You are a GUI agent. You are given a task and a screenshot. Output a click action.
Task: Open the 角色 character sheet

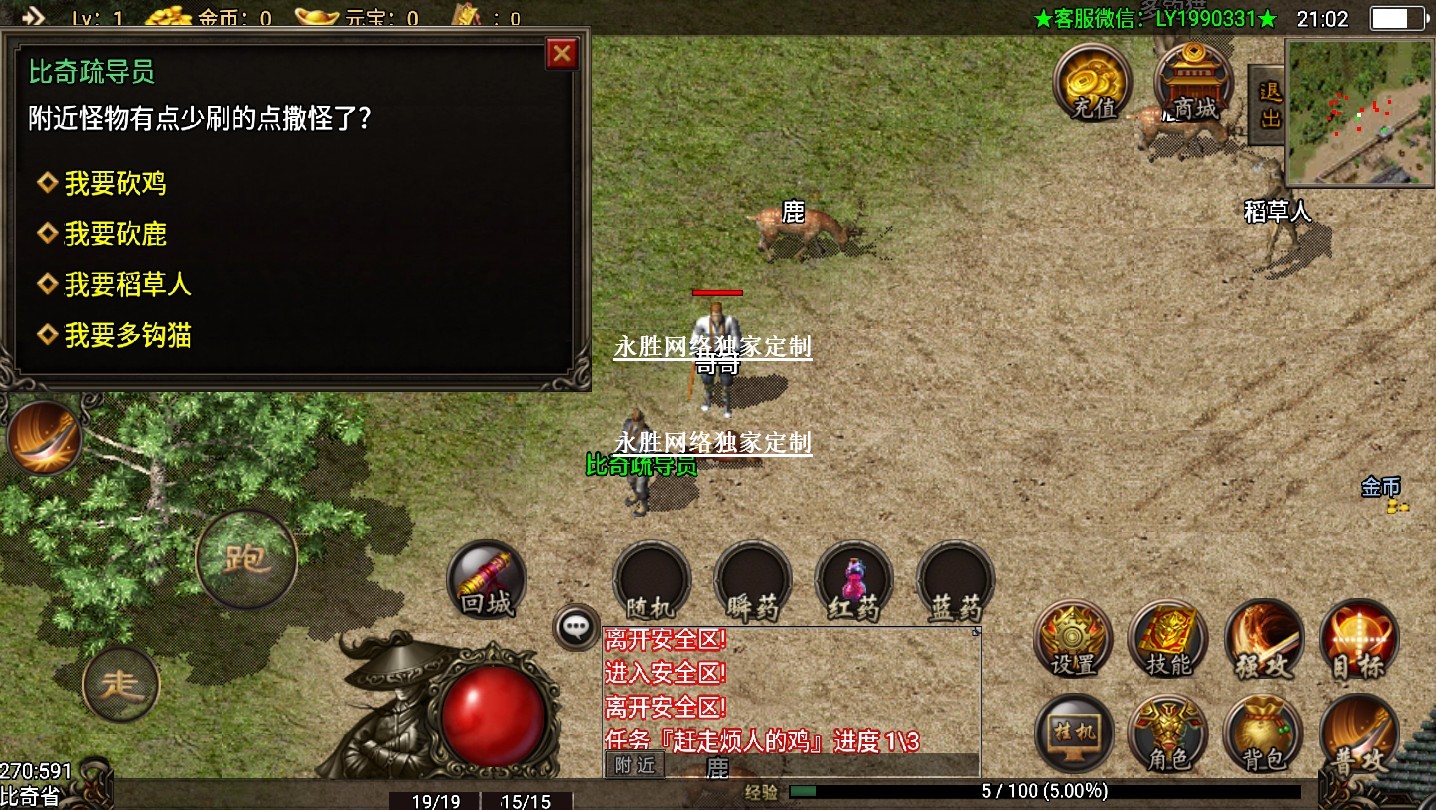(x=1168, y=733)
